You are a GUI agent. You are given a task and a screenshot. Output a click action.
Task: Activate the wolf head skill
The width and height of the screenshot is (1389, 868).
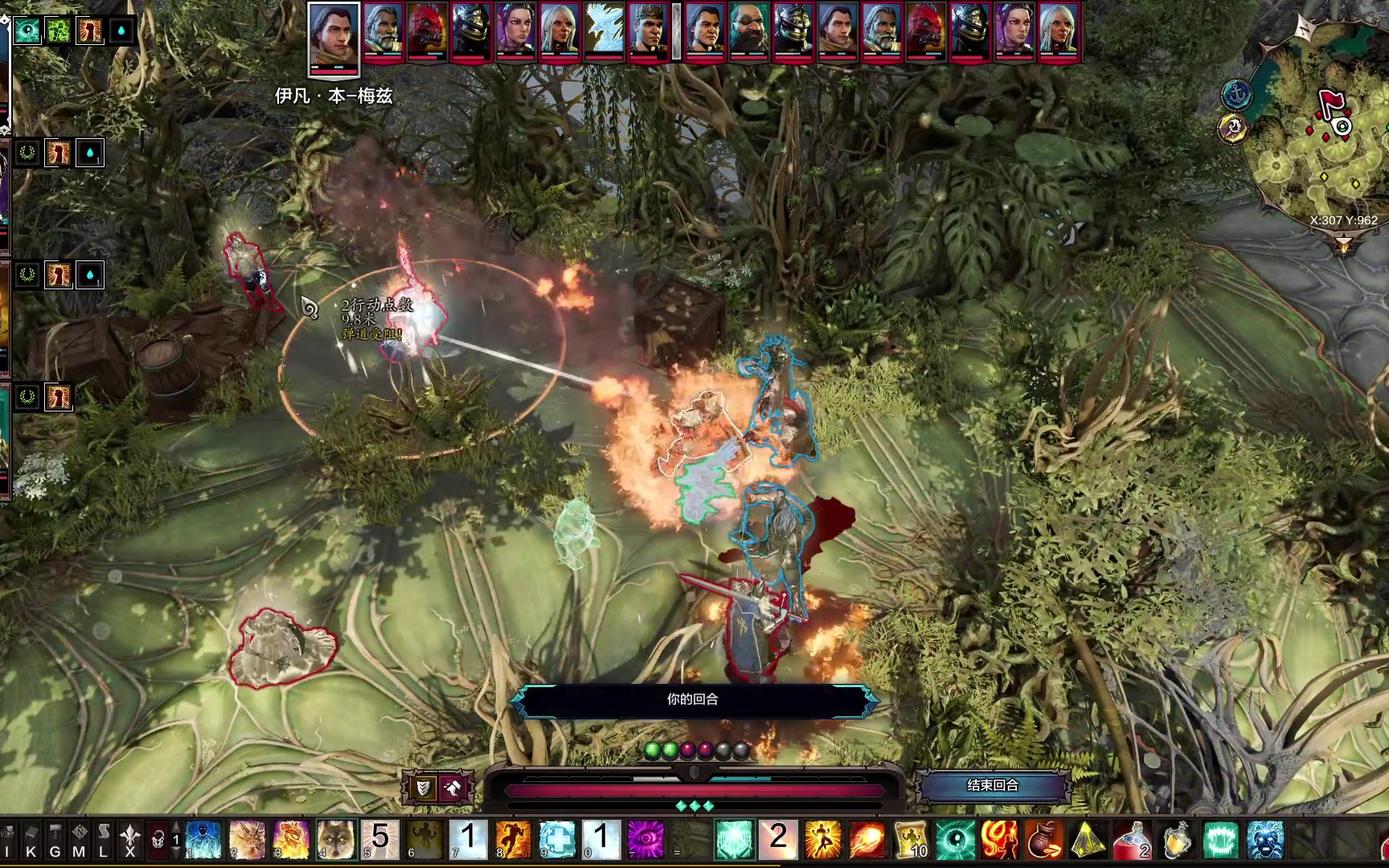(x=335, y=840)
